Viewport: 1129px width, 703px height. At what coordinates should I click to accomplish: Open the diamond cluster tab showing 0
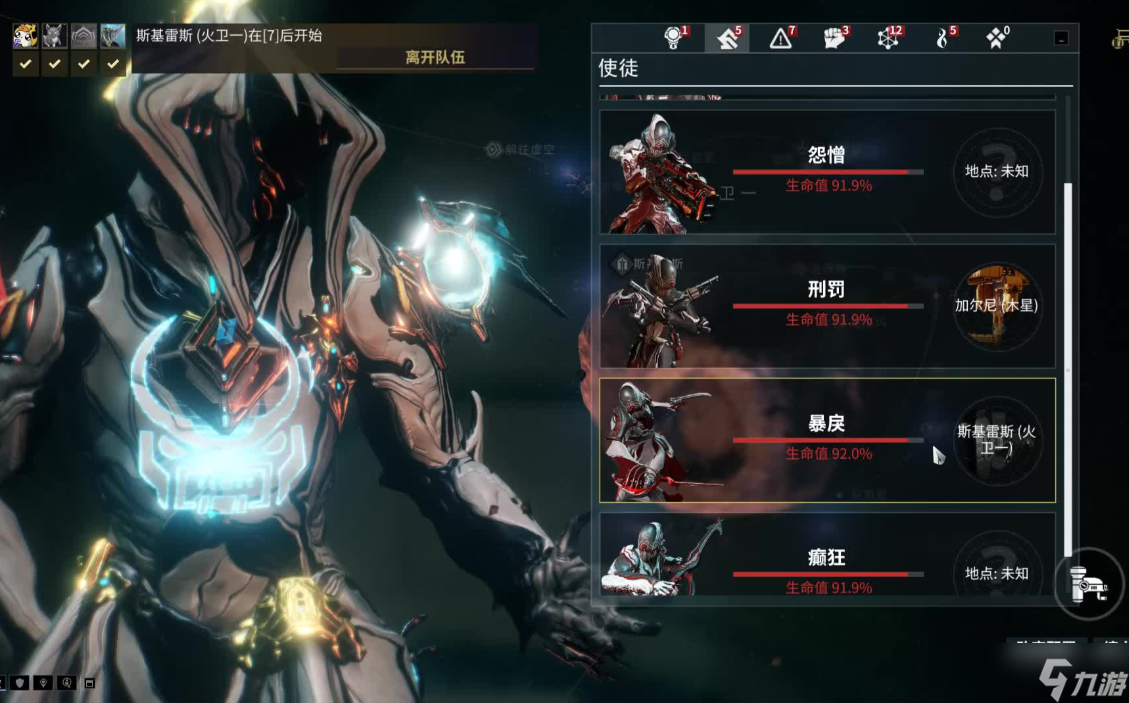coord(997,39)
